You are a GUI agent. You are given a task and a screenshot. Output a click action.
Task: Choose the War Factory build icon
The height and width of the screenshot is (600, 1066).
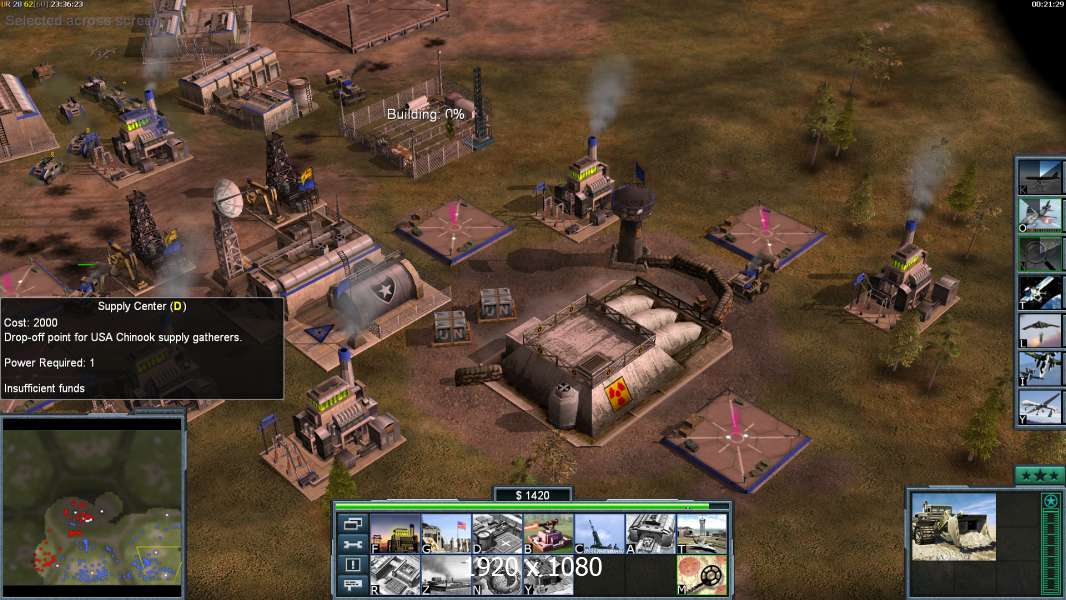tap(650, 533)
